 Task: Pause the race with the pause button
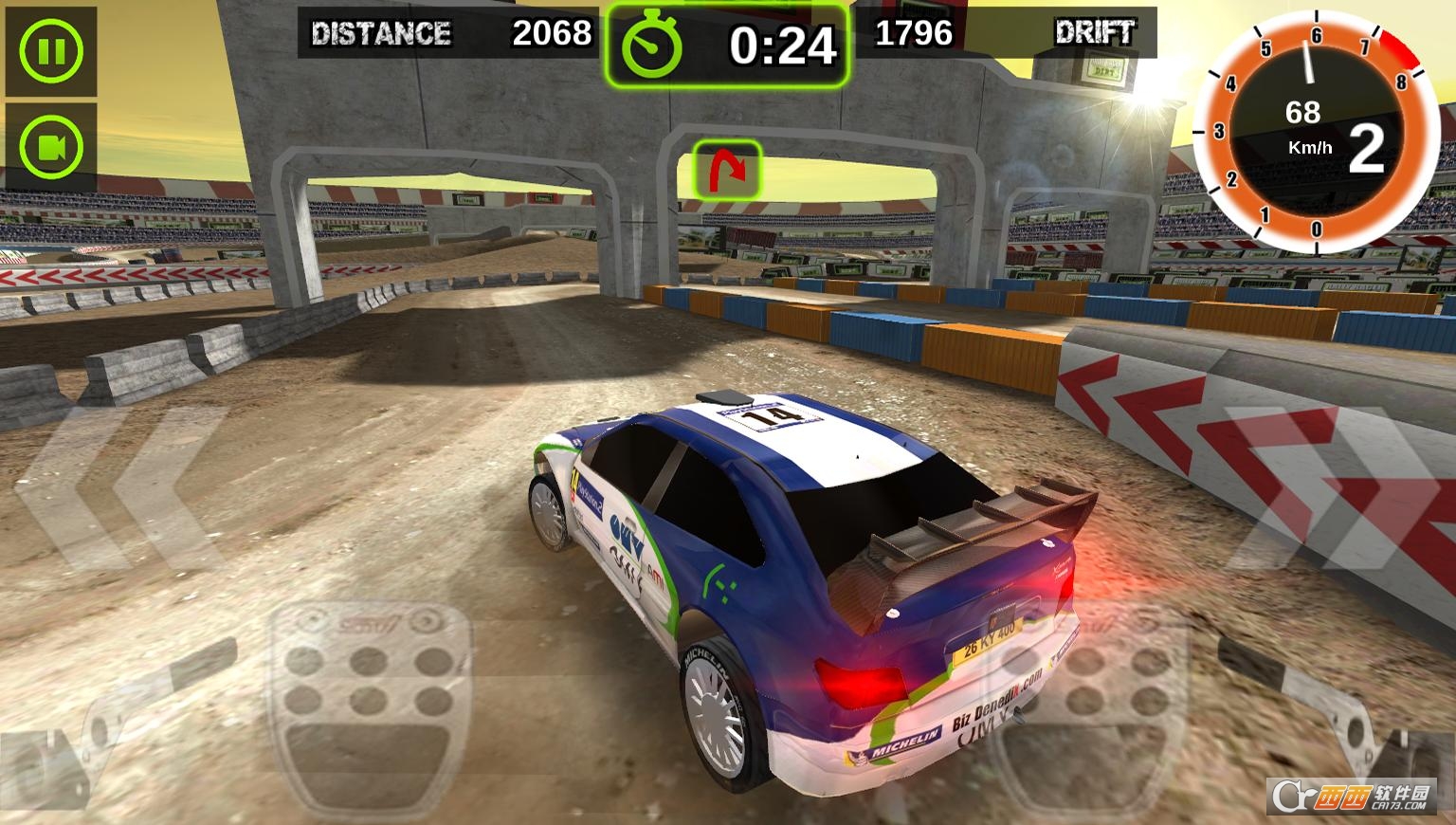pyautogui.click(x=50, y=50)
